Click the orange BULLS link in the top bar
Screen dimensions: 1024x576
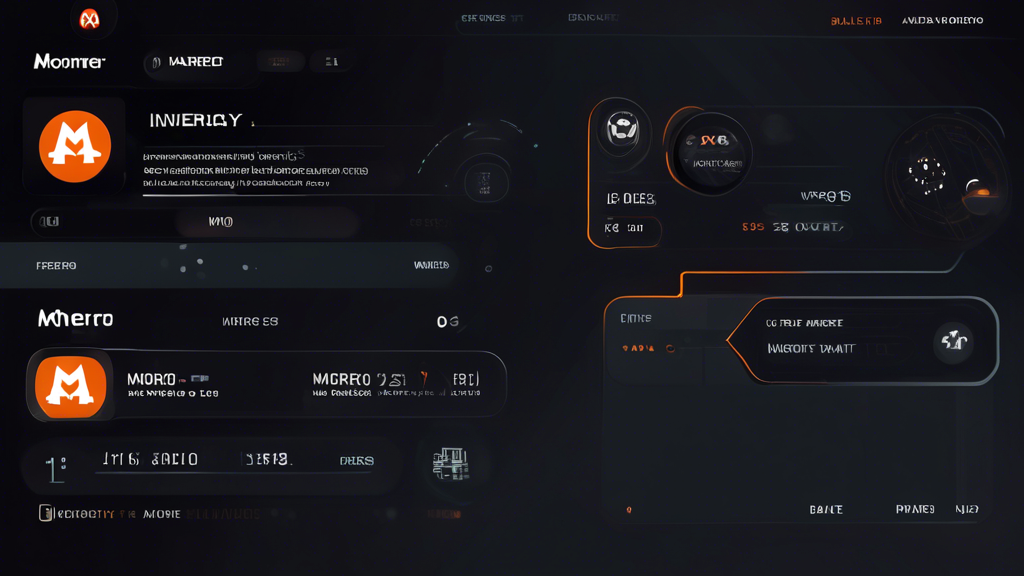[x=856, y=21]
